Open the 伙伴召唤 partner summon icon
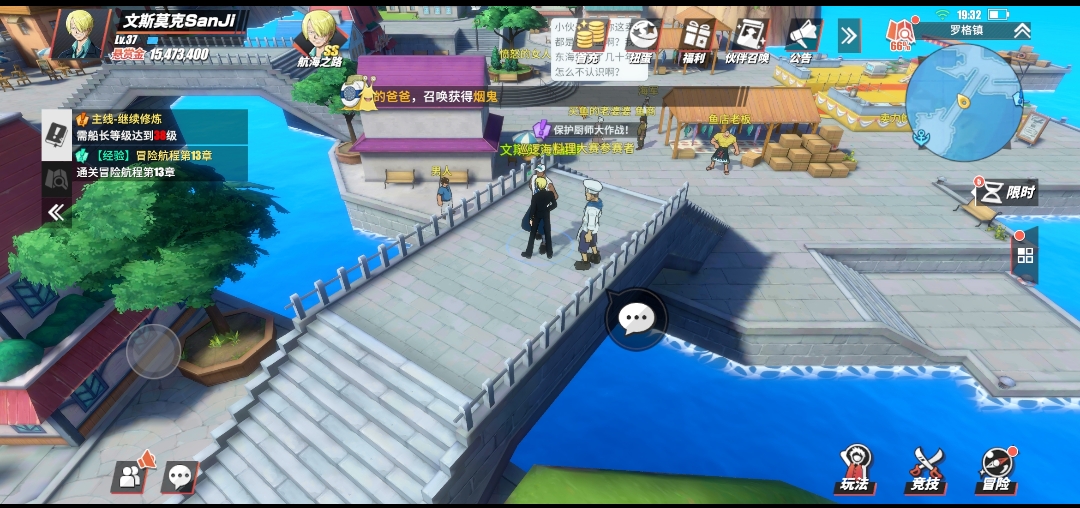The height and width of the screenshot is (508, 1080). 747,40
